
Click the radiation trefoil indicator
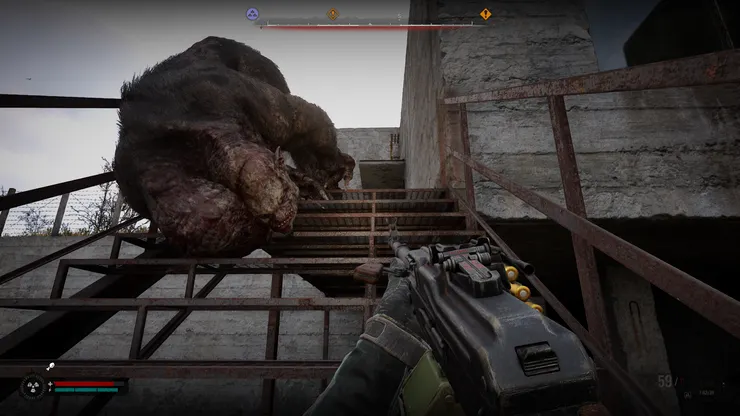tap(31, 385)
